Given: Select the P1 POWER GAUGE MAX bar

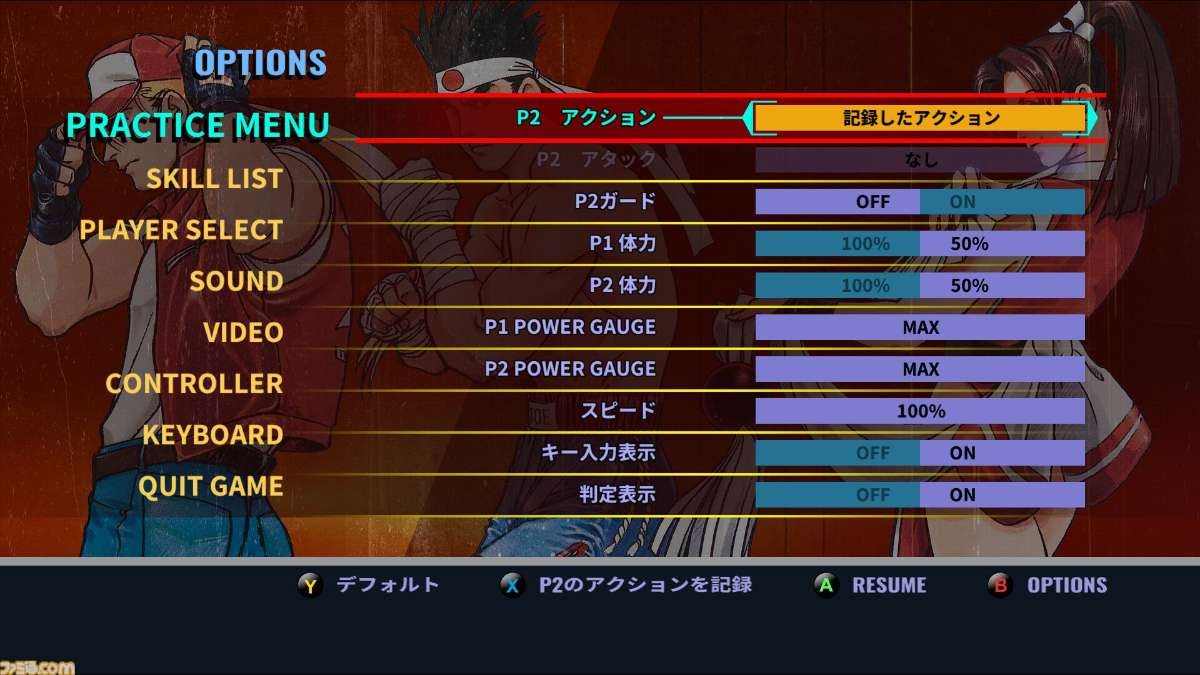Looking at the screenshot, I should tap(920, 327).
